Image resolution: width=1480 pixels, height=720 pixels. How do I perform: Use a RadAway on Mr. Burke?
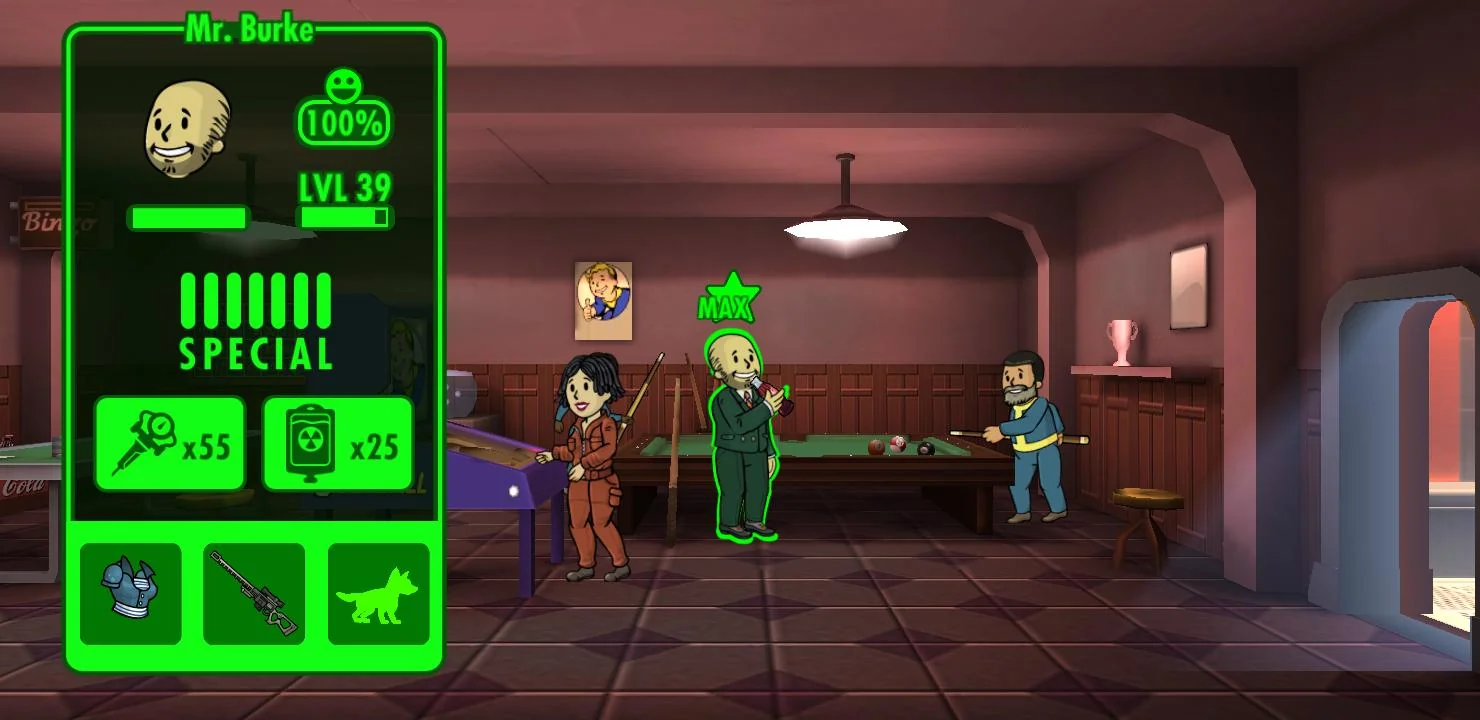point(338,444)
